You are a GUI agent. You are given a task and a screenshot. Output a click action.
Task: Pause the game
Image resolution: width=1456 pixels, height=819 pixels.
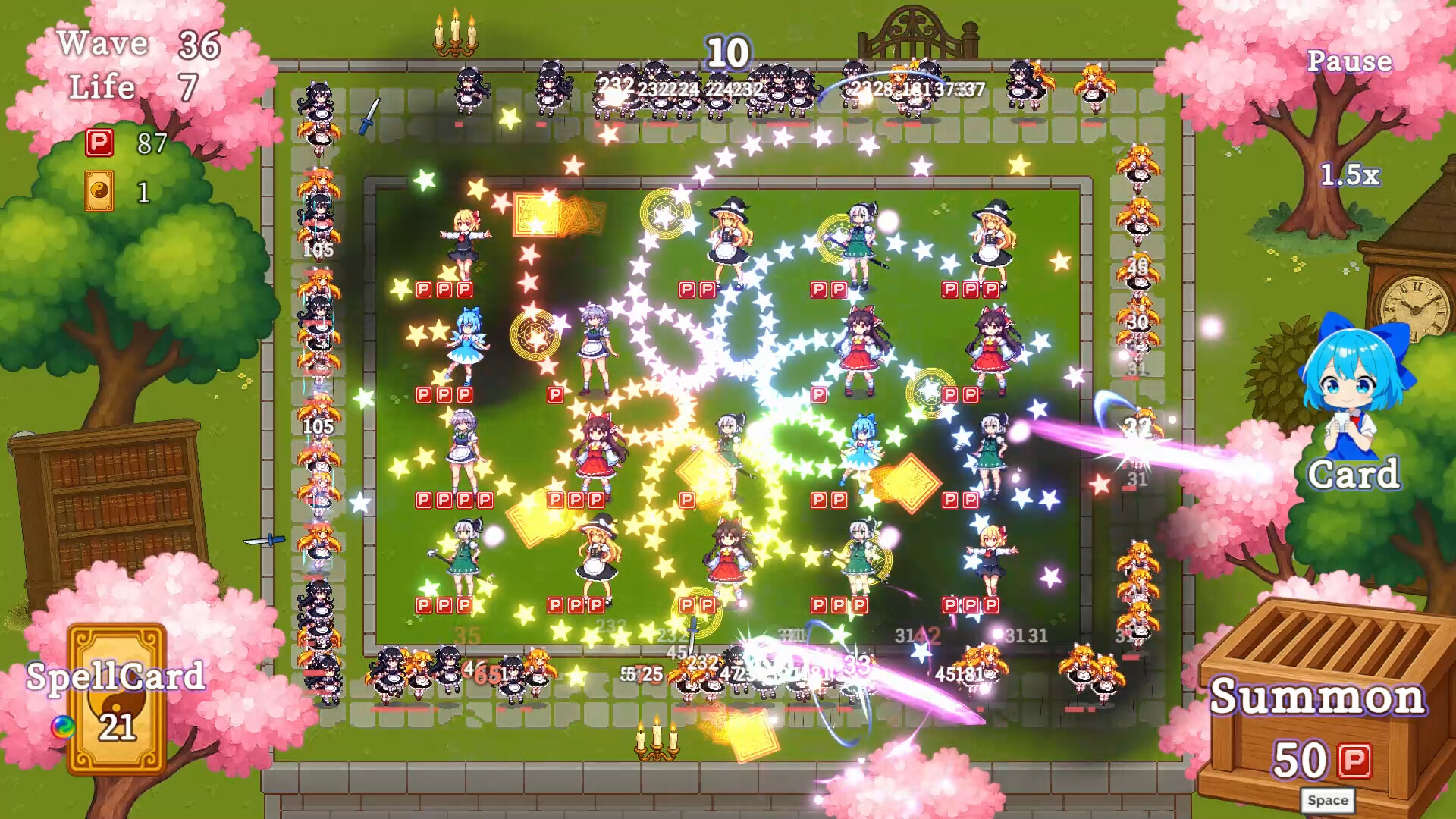(x=1351, y=62)
